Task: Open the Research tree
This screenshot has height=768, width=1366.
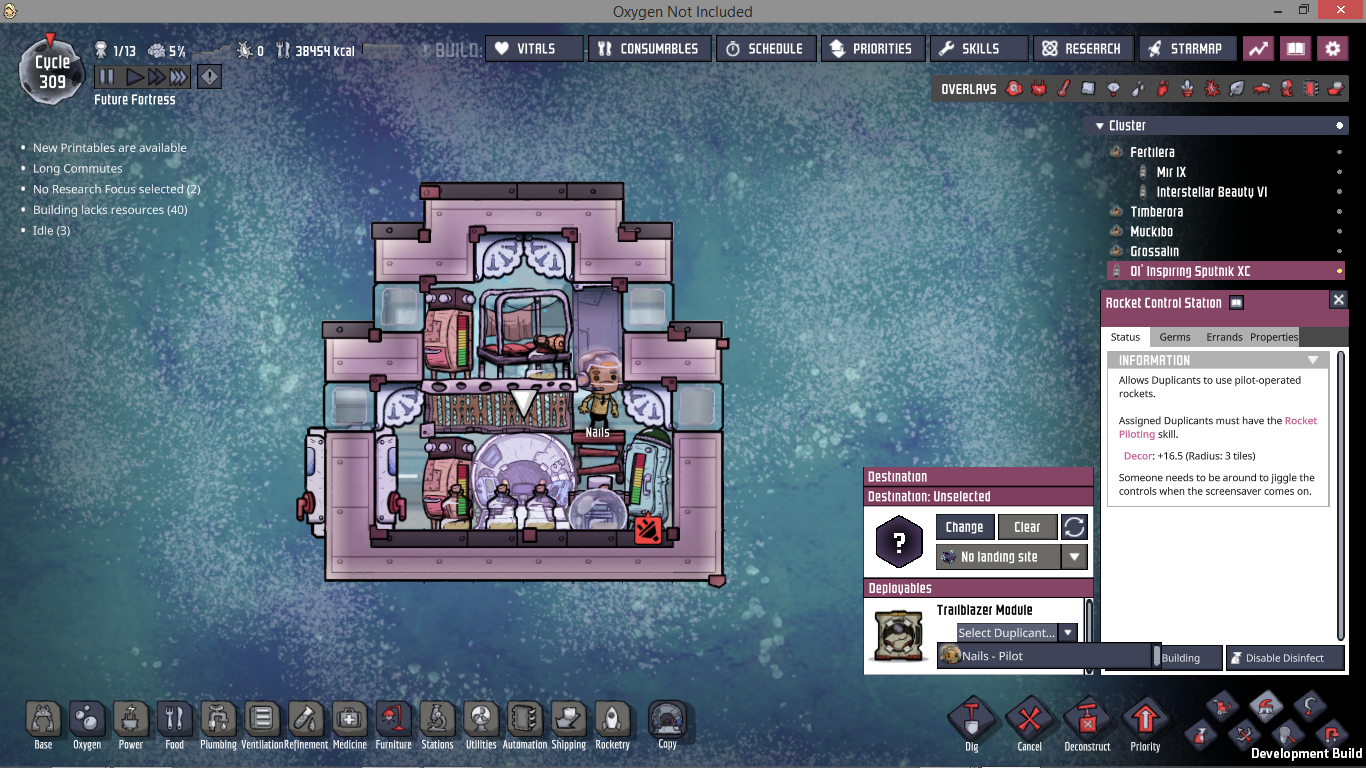Action: tap(1081, 48)
